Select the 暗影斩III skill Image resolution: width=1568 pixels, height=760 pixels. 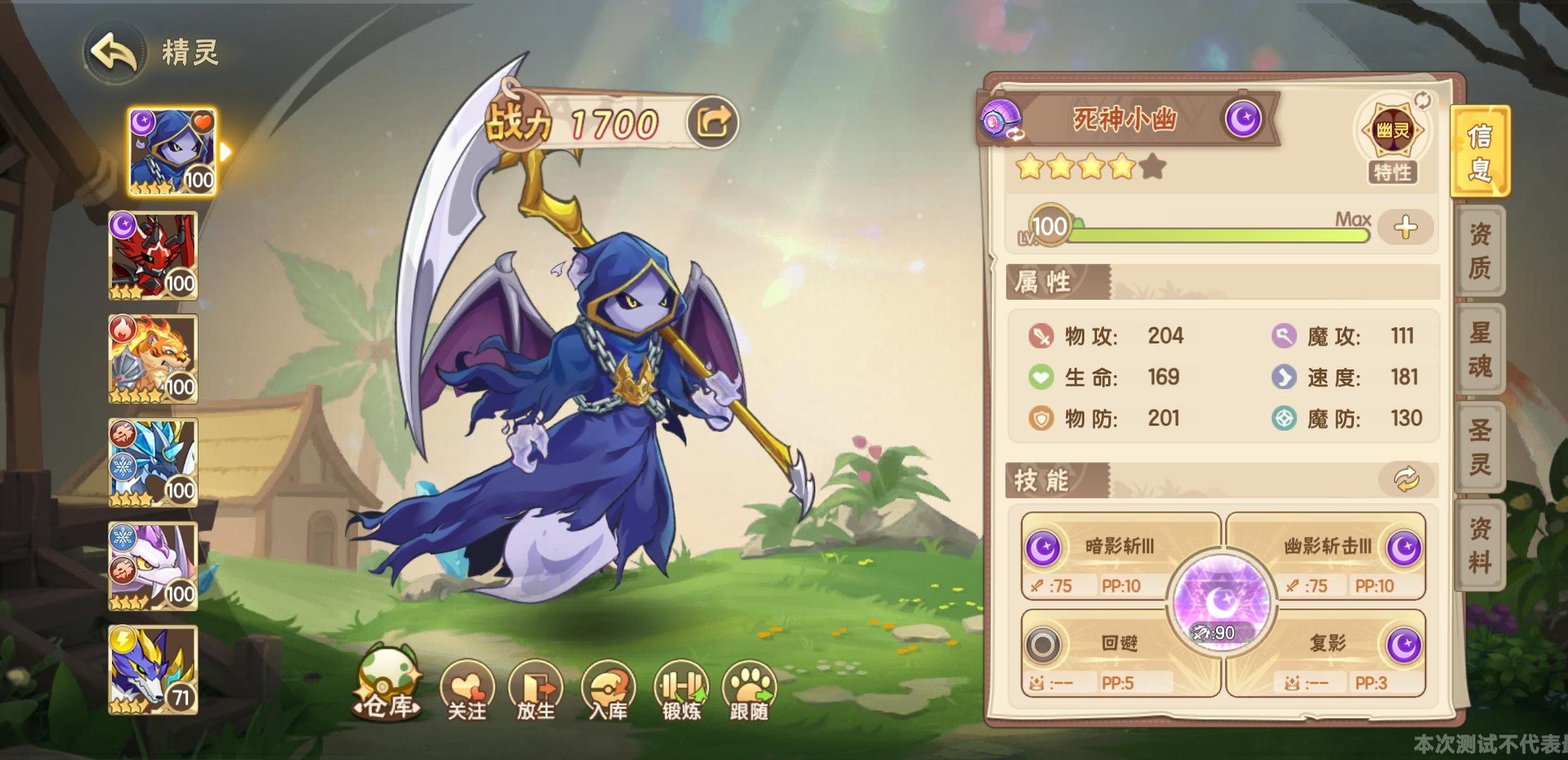point(1119,547)
